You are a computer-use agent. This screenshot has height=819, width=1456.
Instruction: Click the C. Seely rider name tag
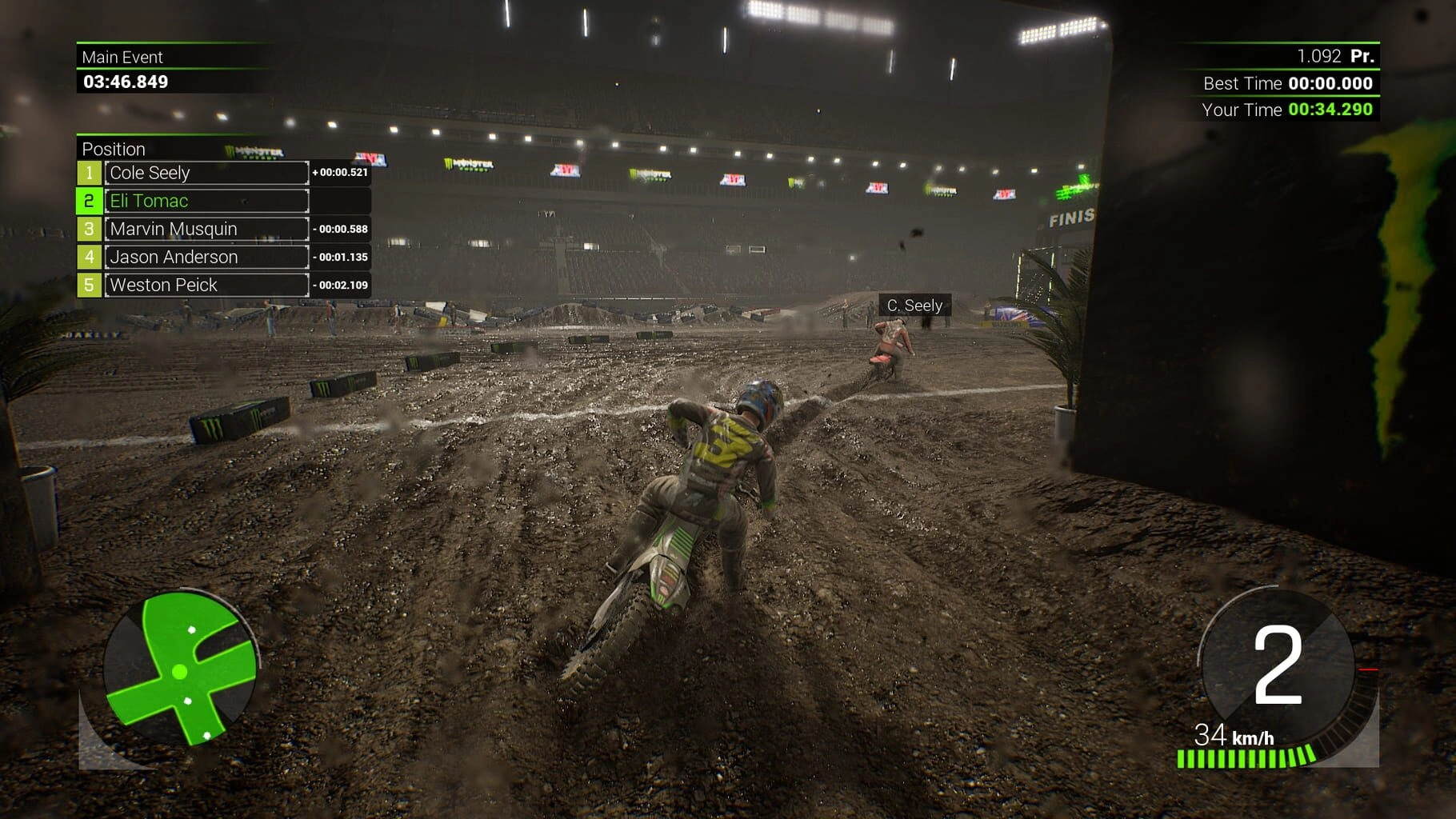point(914,306)
